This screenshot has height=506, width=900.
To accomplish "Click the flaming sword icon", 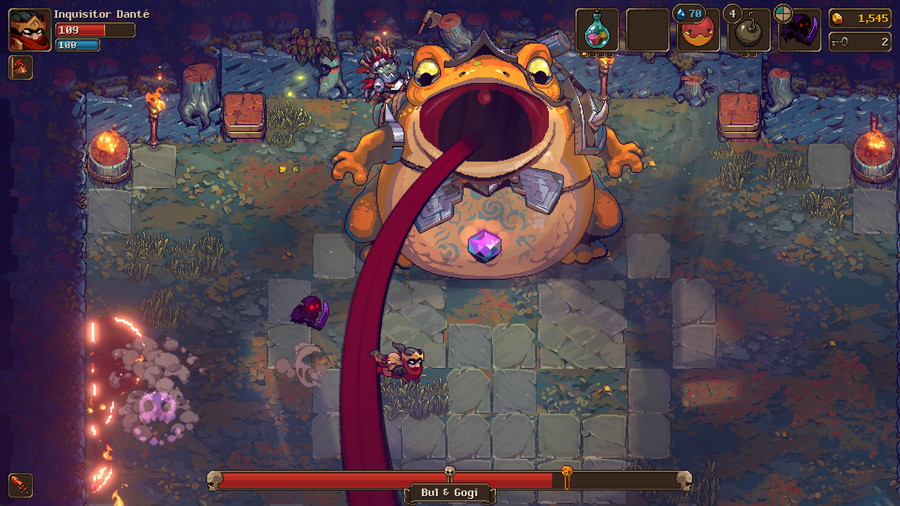I will tap(20, 485).
